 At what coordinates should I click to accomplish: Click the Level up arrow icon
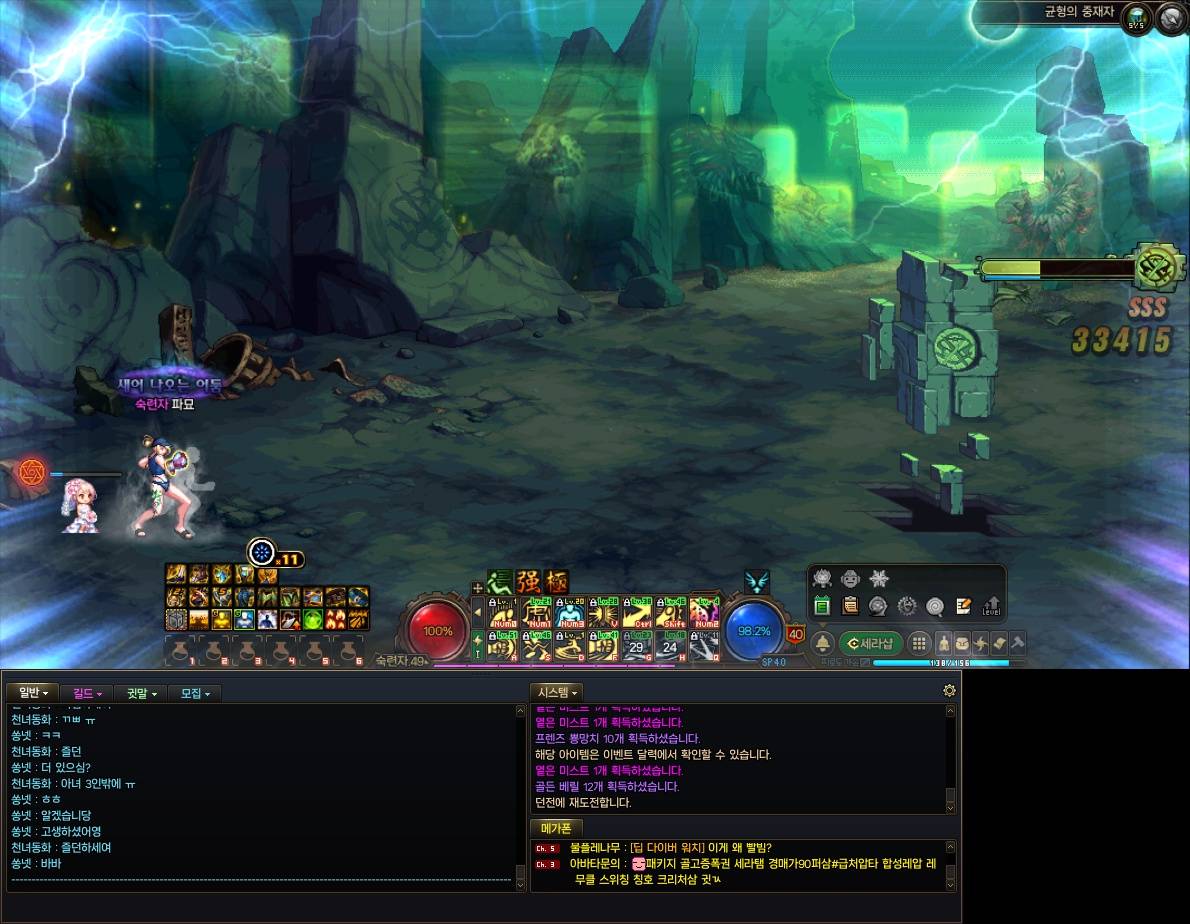[992, 605]
